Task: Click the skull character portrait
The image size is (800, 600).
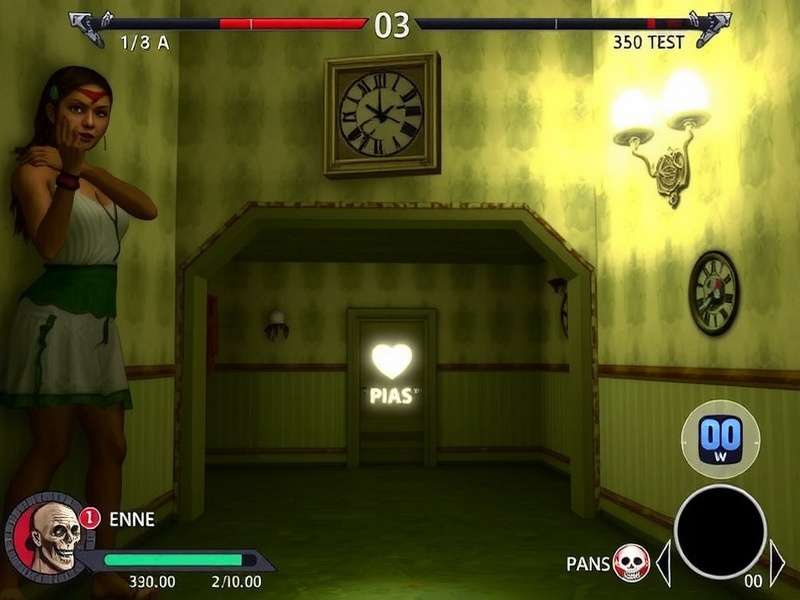Action: click(46, 537)
